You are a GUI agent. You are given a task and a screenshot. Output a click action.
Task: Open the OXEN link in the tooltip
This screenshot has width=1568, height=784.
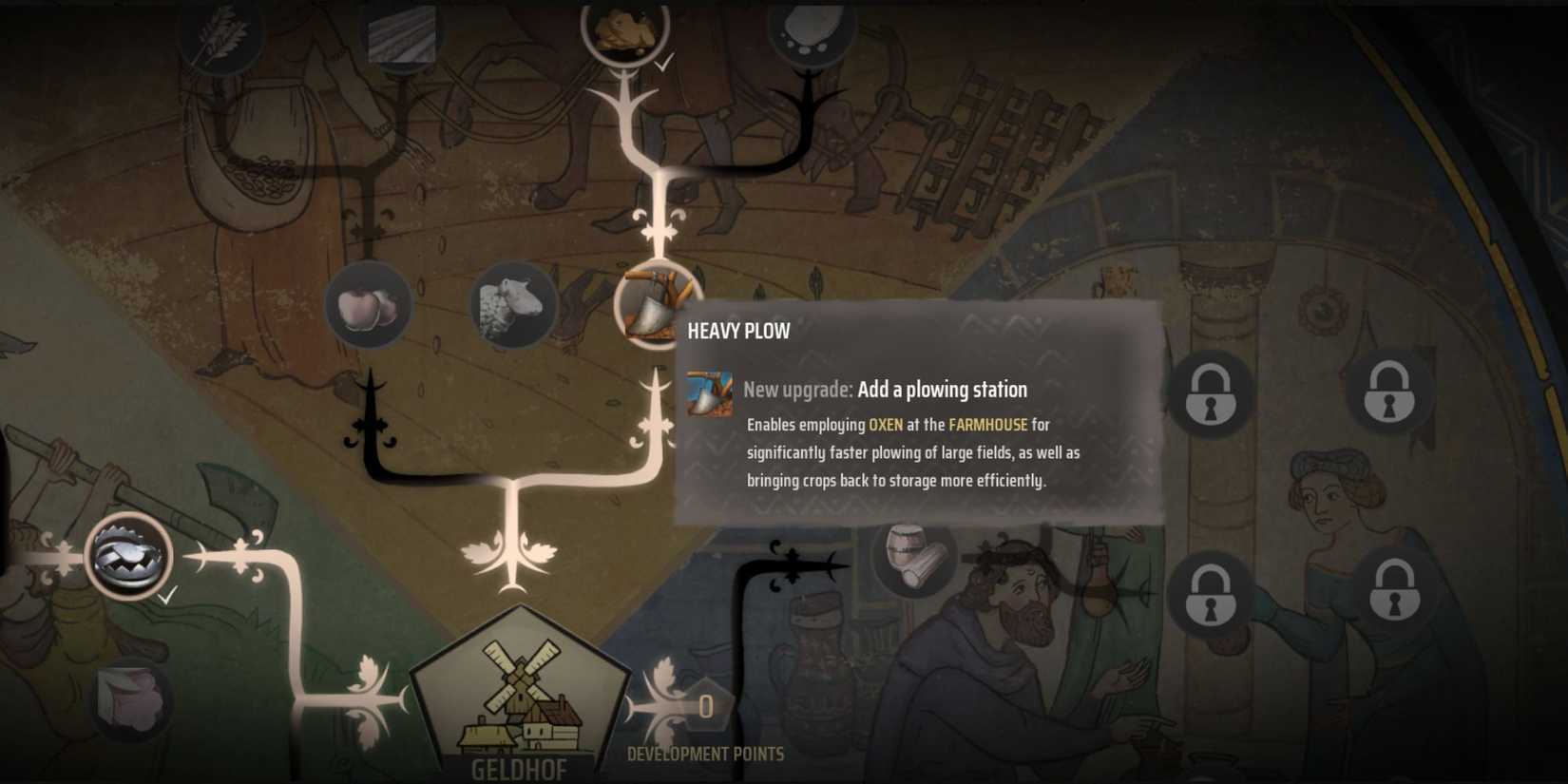pos(886,425)
